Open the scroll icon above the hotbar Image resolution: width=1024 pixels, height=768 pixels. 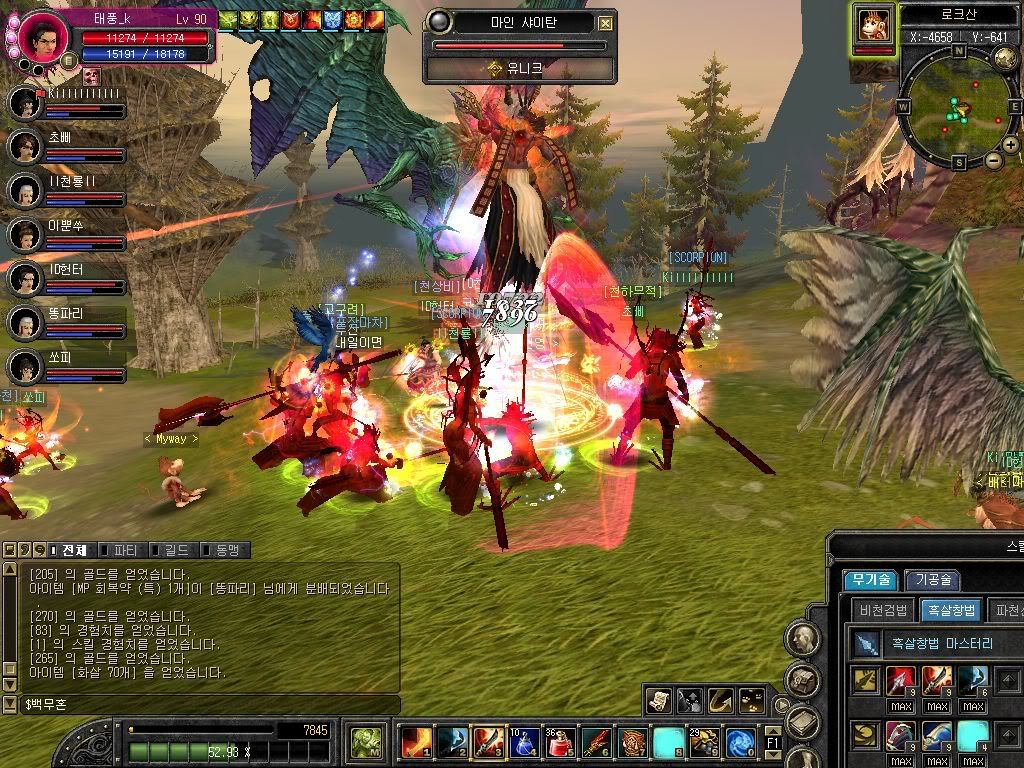coord(658,700)
